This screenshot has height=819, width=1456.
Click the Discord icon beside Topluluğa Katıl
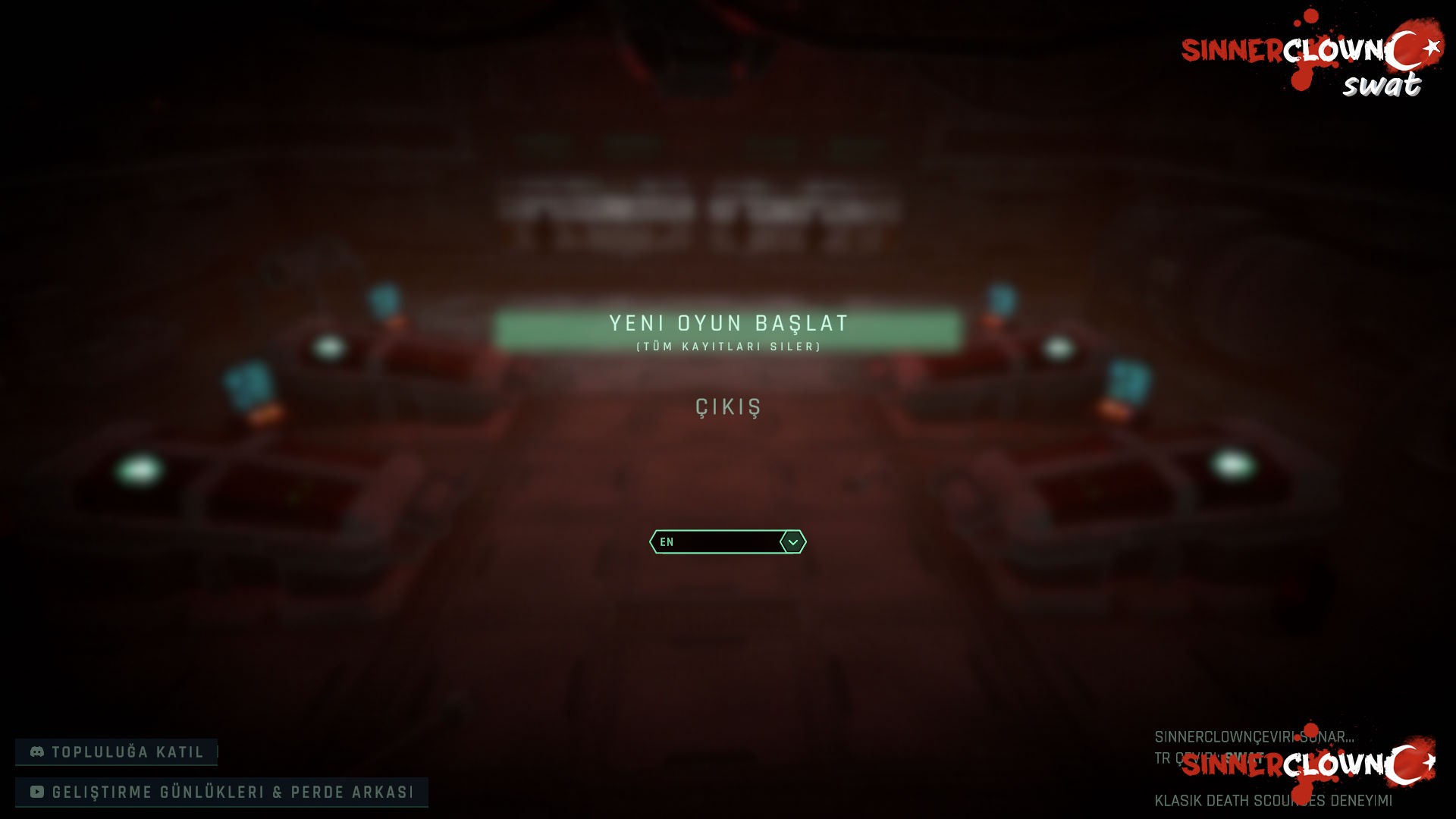[36, 752]
